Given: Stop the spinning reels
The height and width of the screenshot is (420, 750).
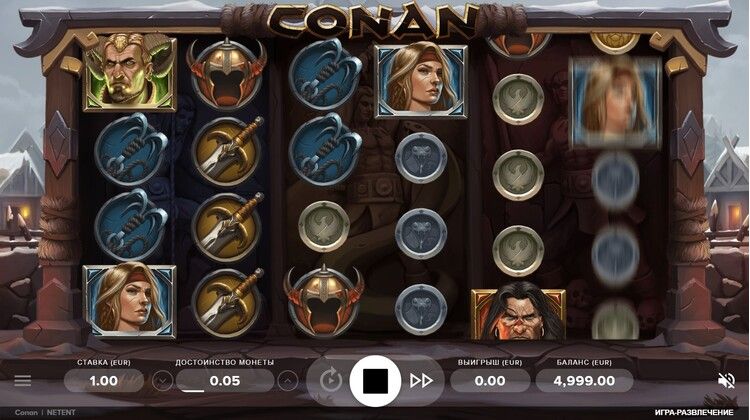Looking at the screenshot, I should [375, 380].
